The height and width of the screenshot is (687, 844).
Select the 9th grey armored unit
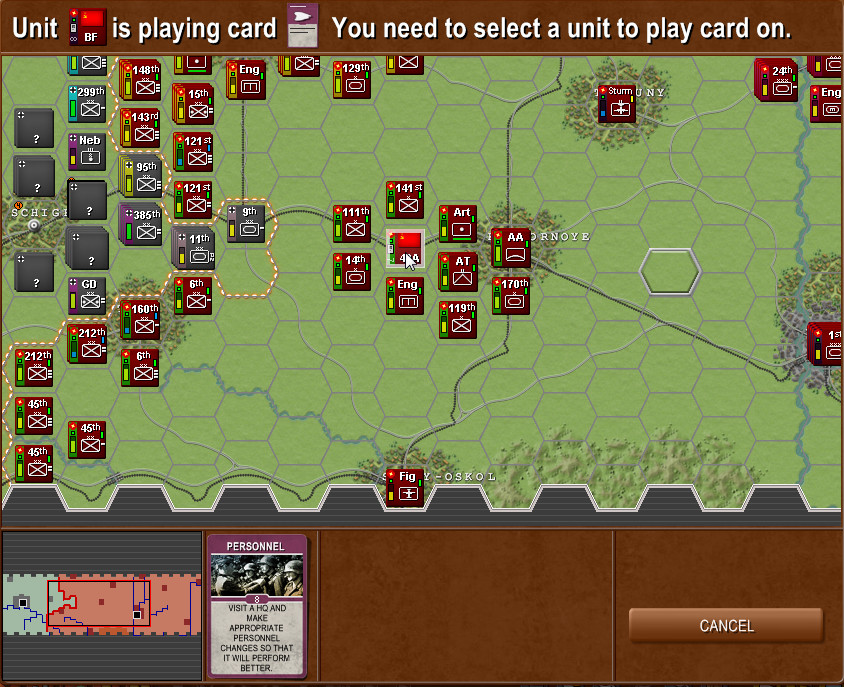(246, 223)
